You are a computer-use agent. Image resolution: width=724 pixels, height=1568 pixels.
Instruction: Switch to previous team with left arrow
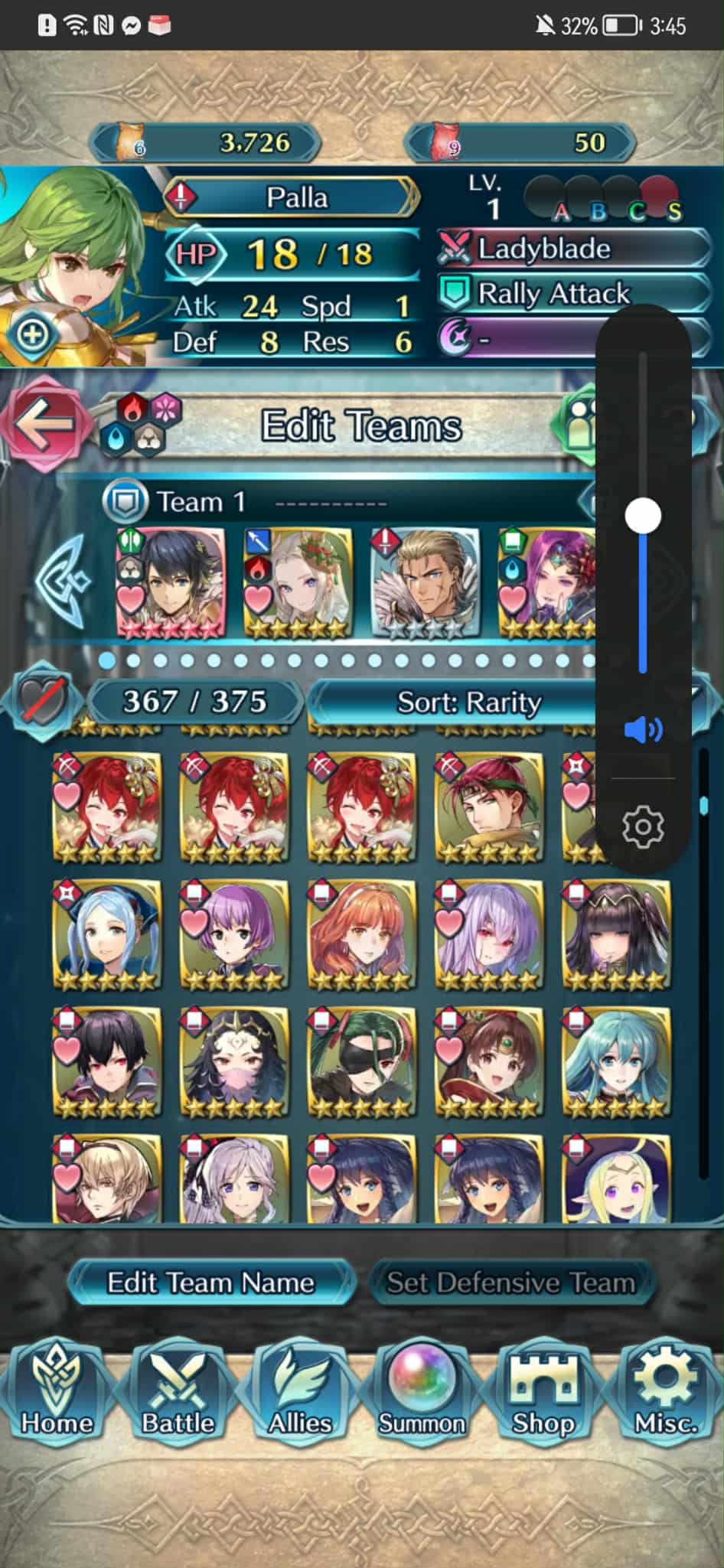63,582
